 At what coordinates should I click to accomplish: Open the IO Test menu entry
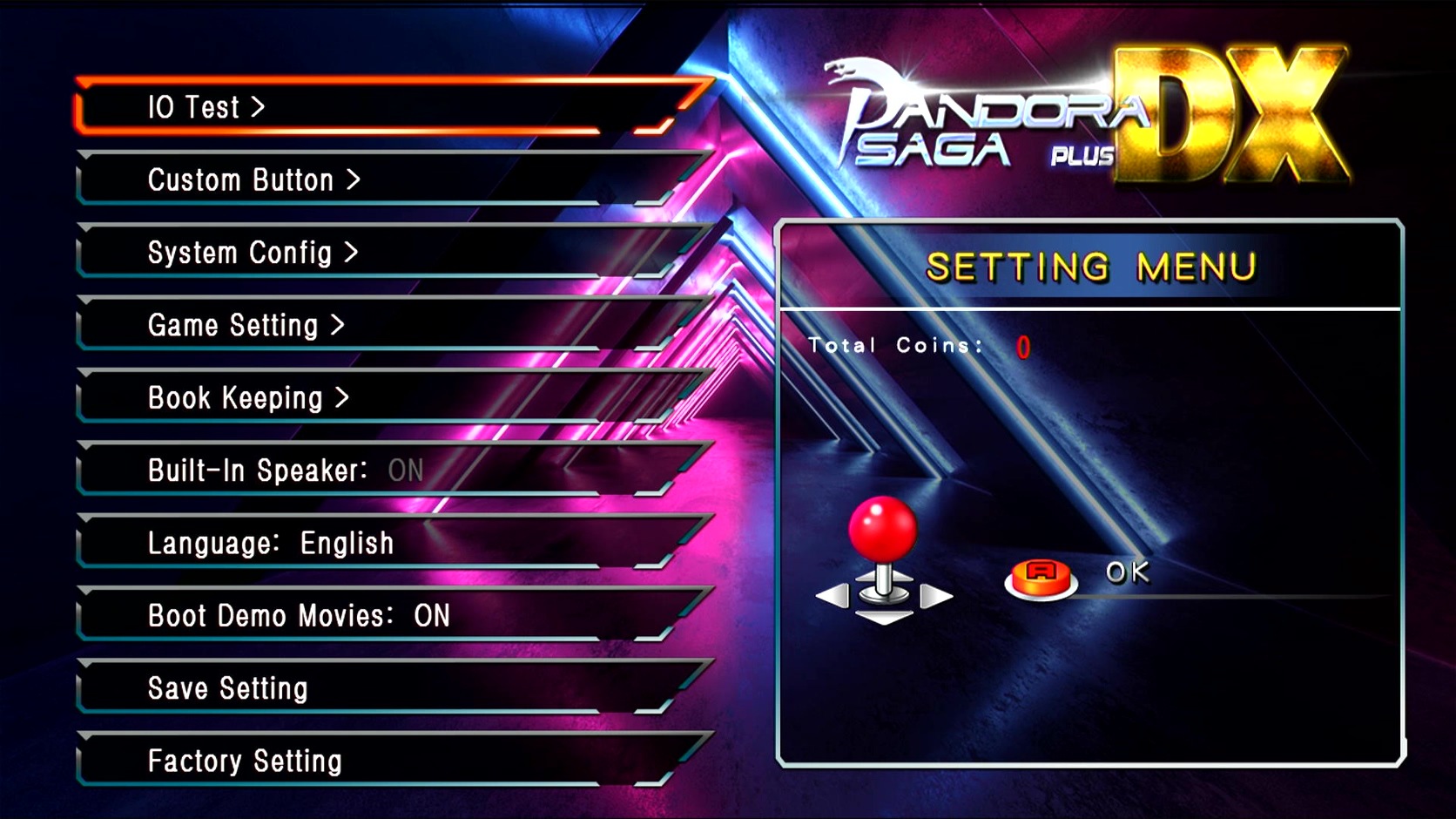(207, 107)
